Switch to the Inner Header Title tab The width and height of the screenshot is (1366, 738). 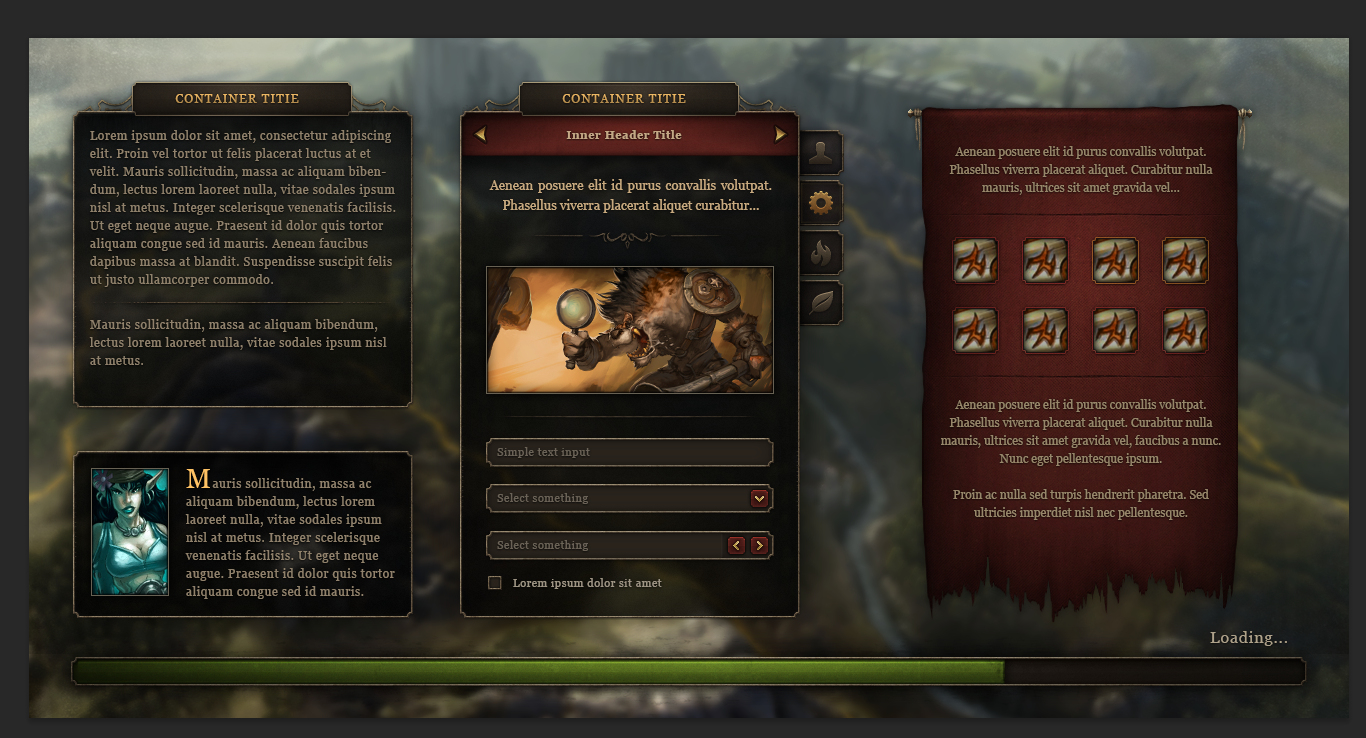tap(623, 134)
